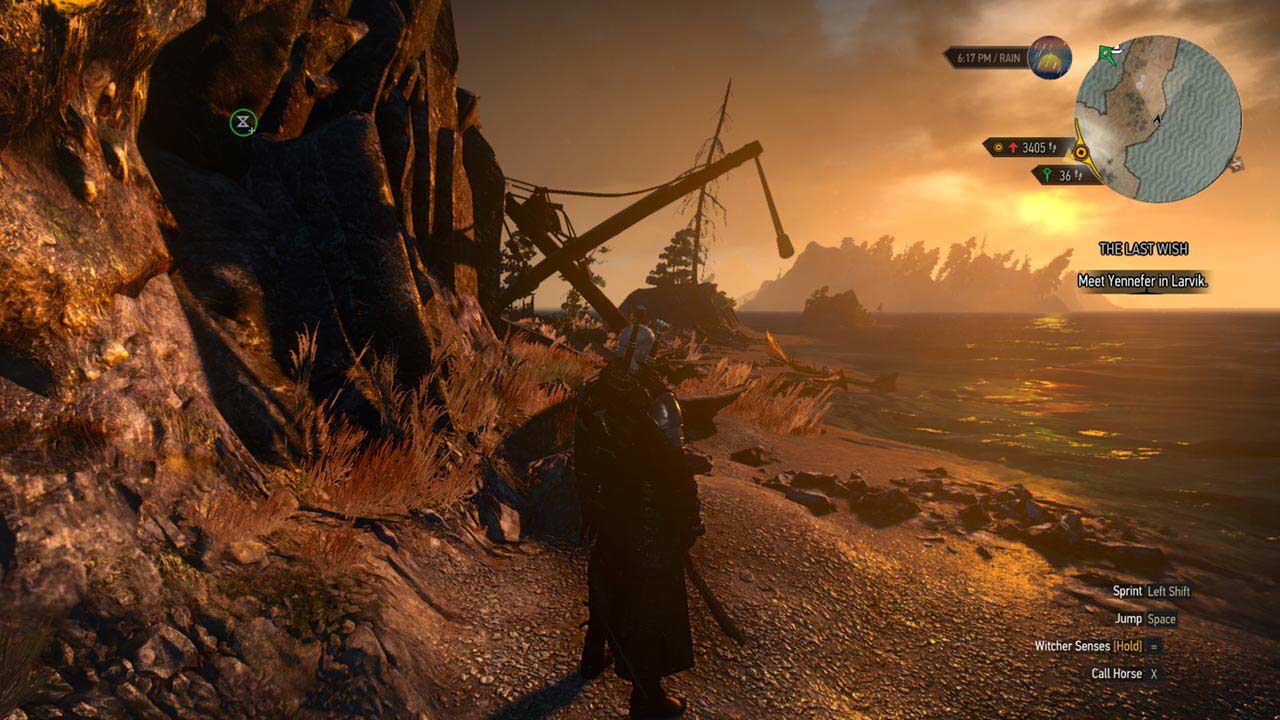Select the rain weather icon
This screenshot has height=720, width=1280.
(1049, 57)
